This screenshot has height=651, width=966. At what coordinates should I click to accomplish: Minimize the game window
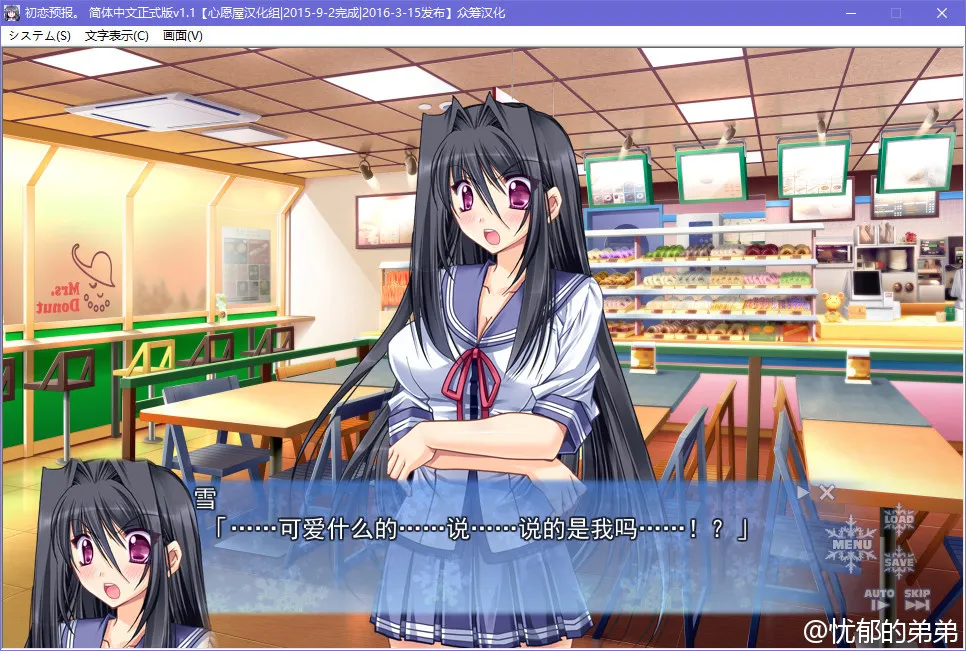click(x=849, y=13)
